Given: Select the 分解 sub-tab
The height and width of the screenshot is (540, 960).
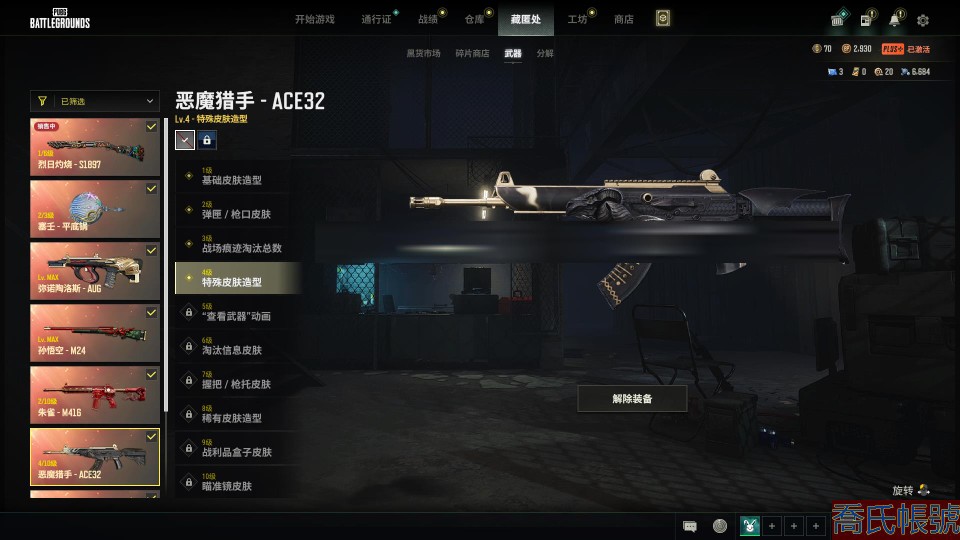Looking at the screenshot, I should point(545,53).
